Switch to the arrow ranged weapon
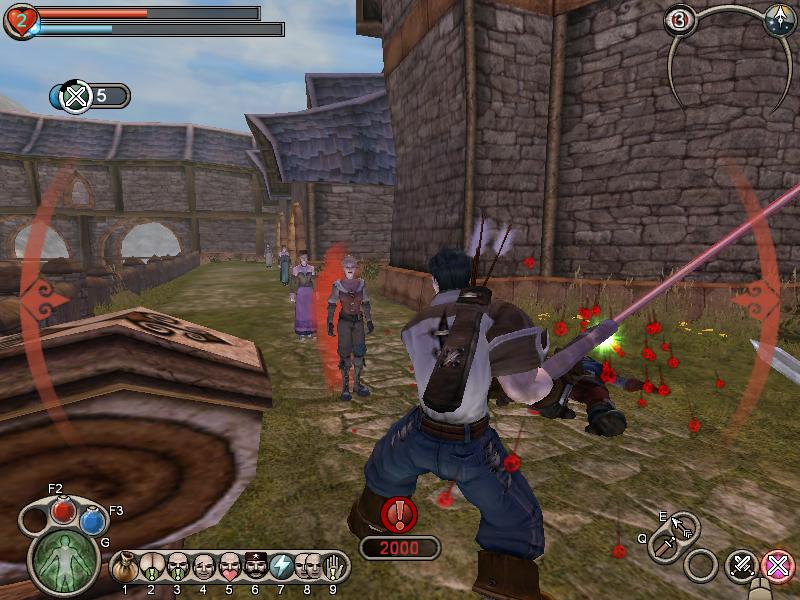The image size is (800, 600). click(x=685, y=526)
